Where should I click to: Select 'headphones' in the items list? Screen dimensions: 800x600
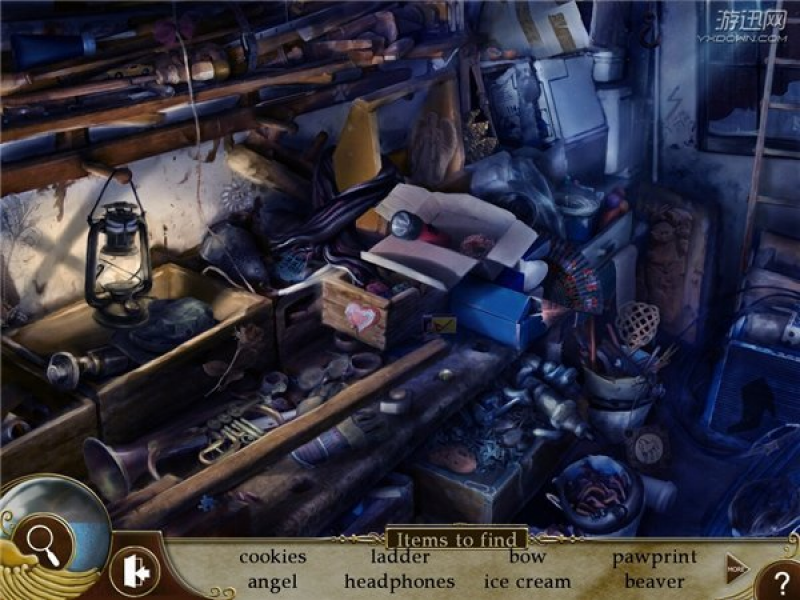(x=400, y=581)
